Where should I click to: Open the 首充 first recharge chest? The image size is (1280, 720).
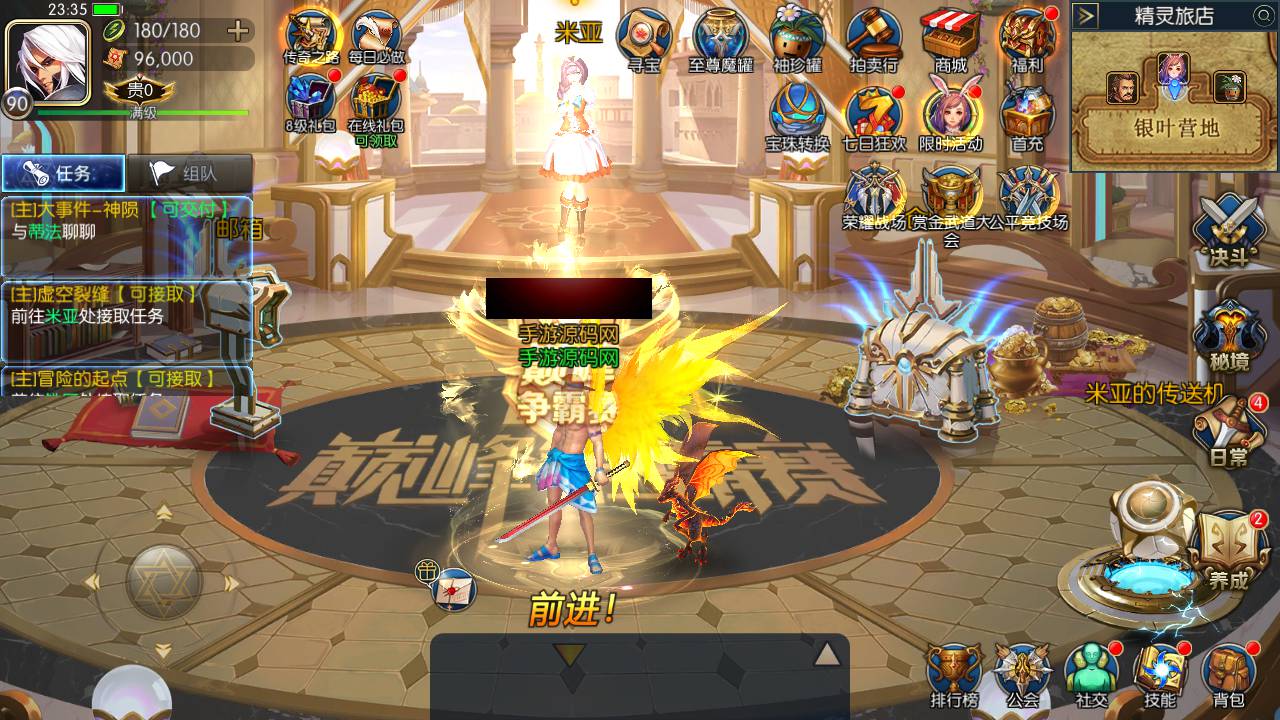click(1027, 115)
